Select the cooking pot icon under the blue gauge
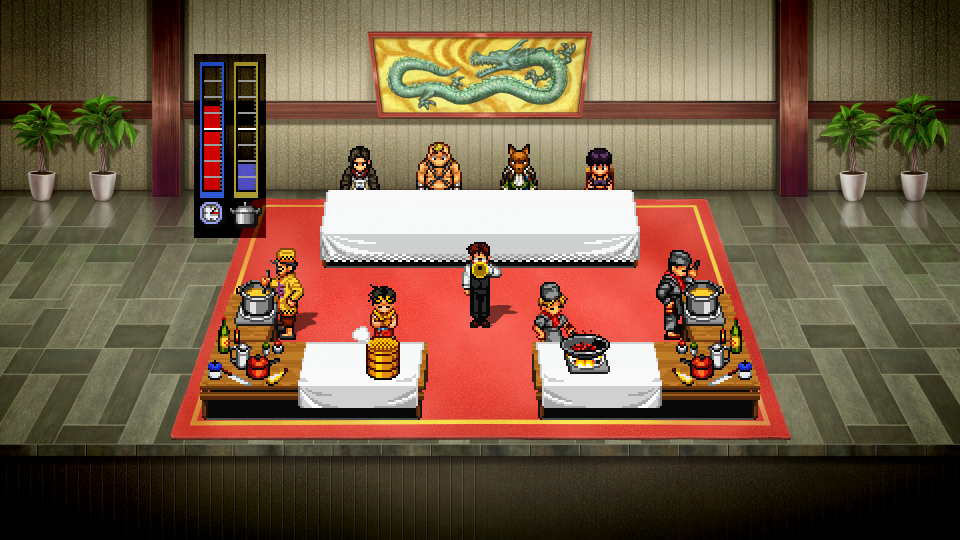Image resolution: width=960 pixels, height=540 pixels. pyautogui.click(x=245, y=213)
